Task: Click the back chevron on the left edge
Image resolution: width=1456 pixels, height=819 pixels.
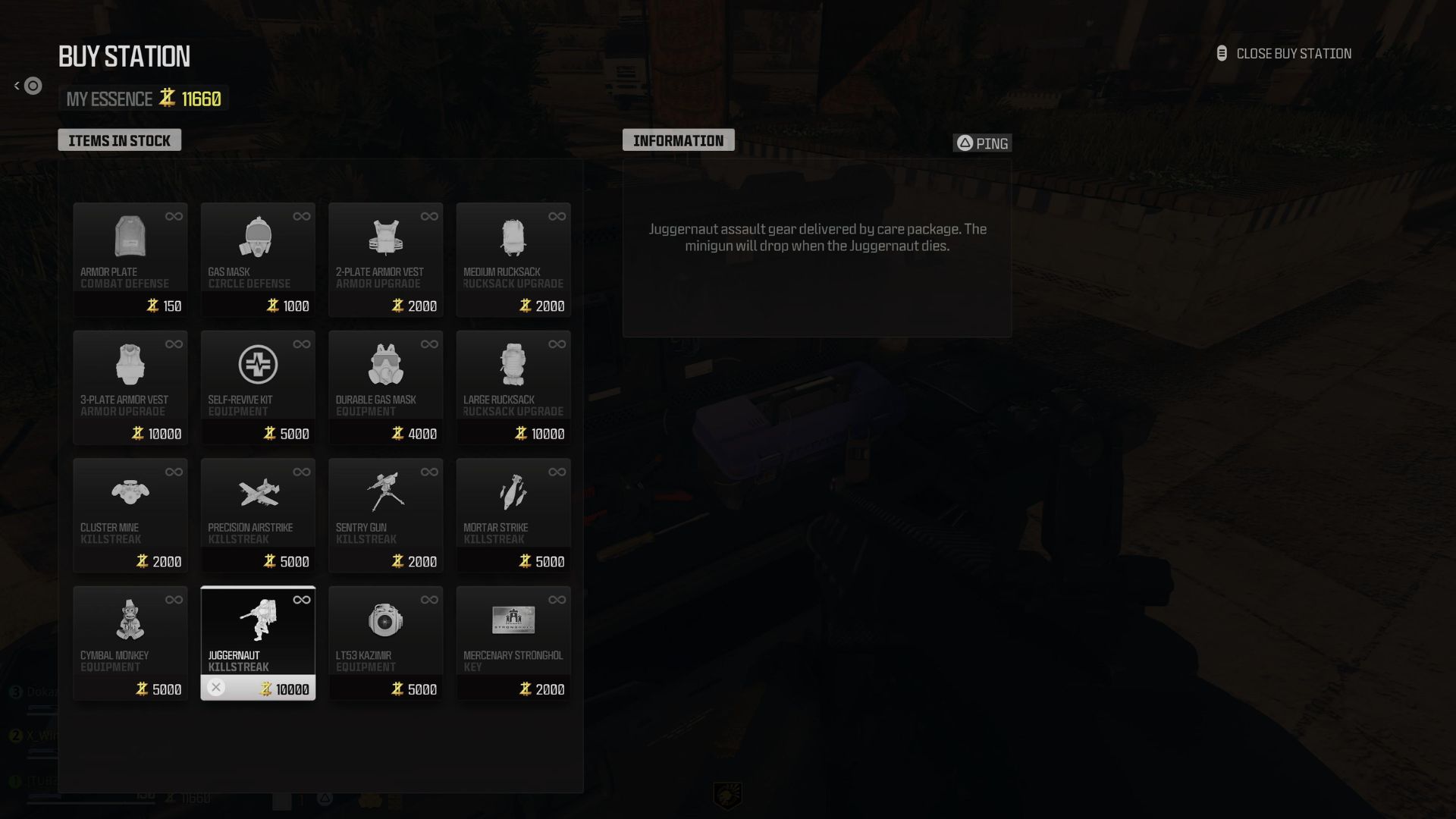Action: [16, 85]
